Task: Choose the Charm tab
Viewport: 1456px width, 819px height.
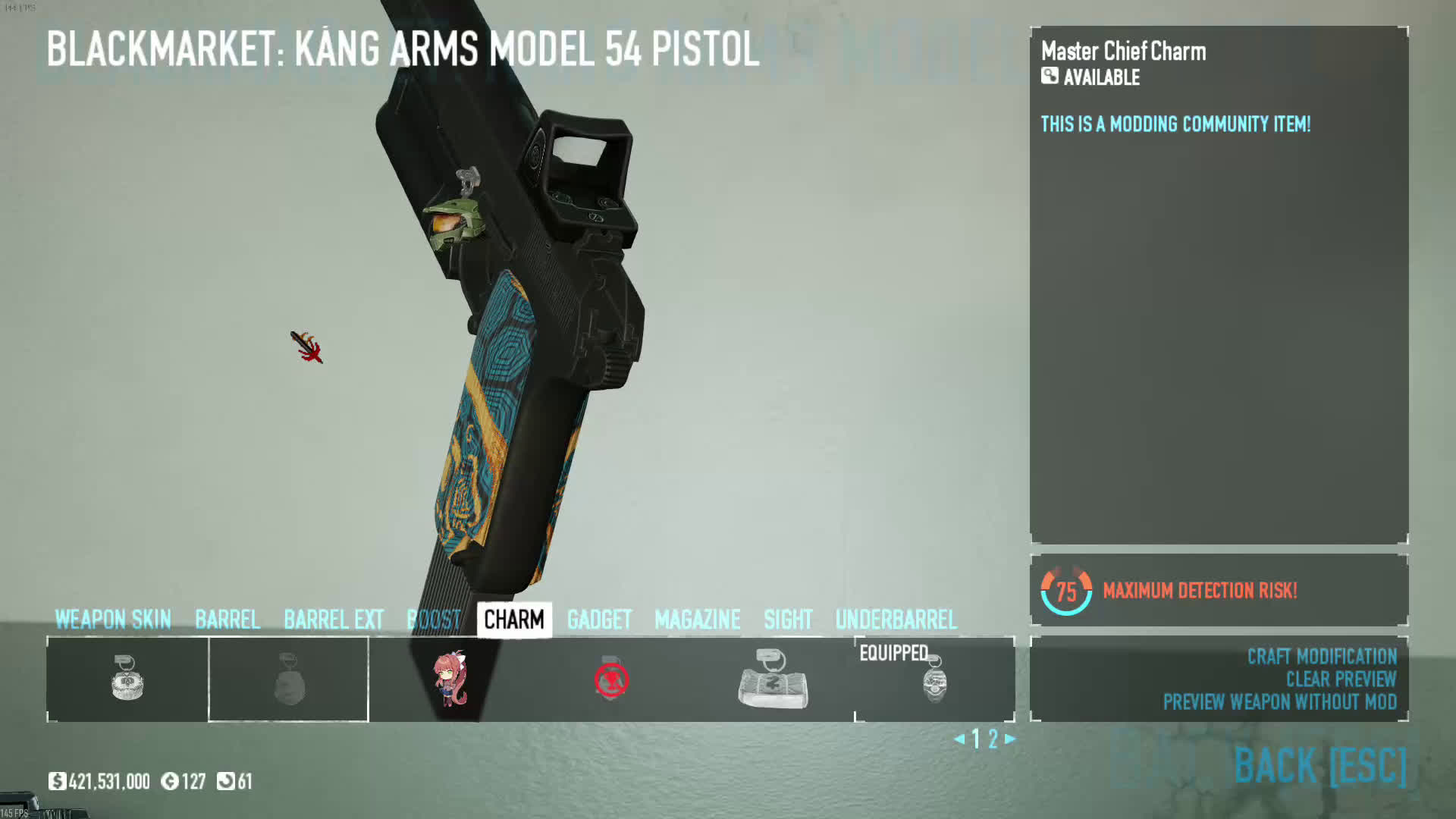Action: (514, 620)
